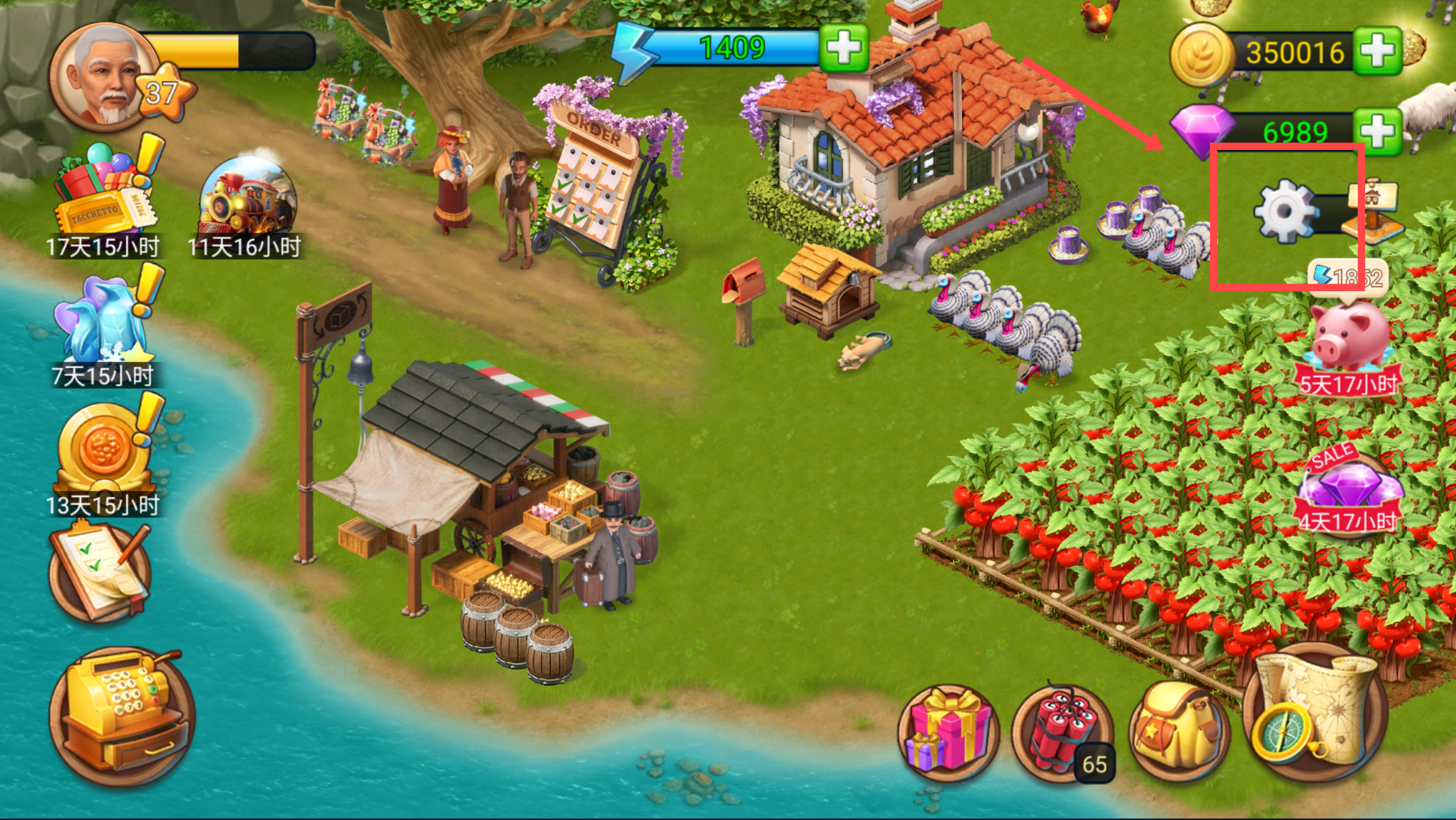Open the yellow backpack inventory
This screenshot has height=820, width=1456.
click(x=1179, y=730)
